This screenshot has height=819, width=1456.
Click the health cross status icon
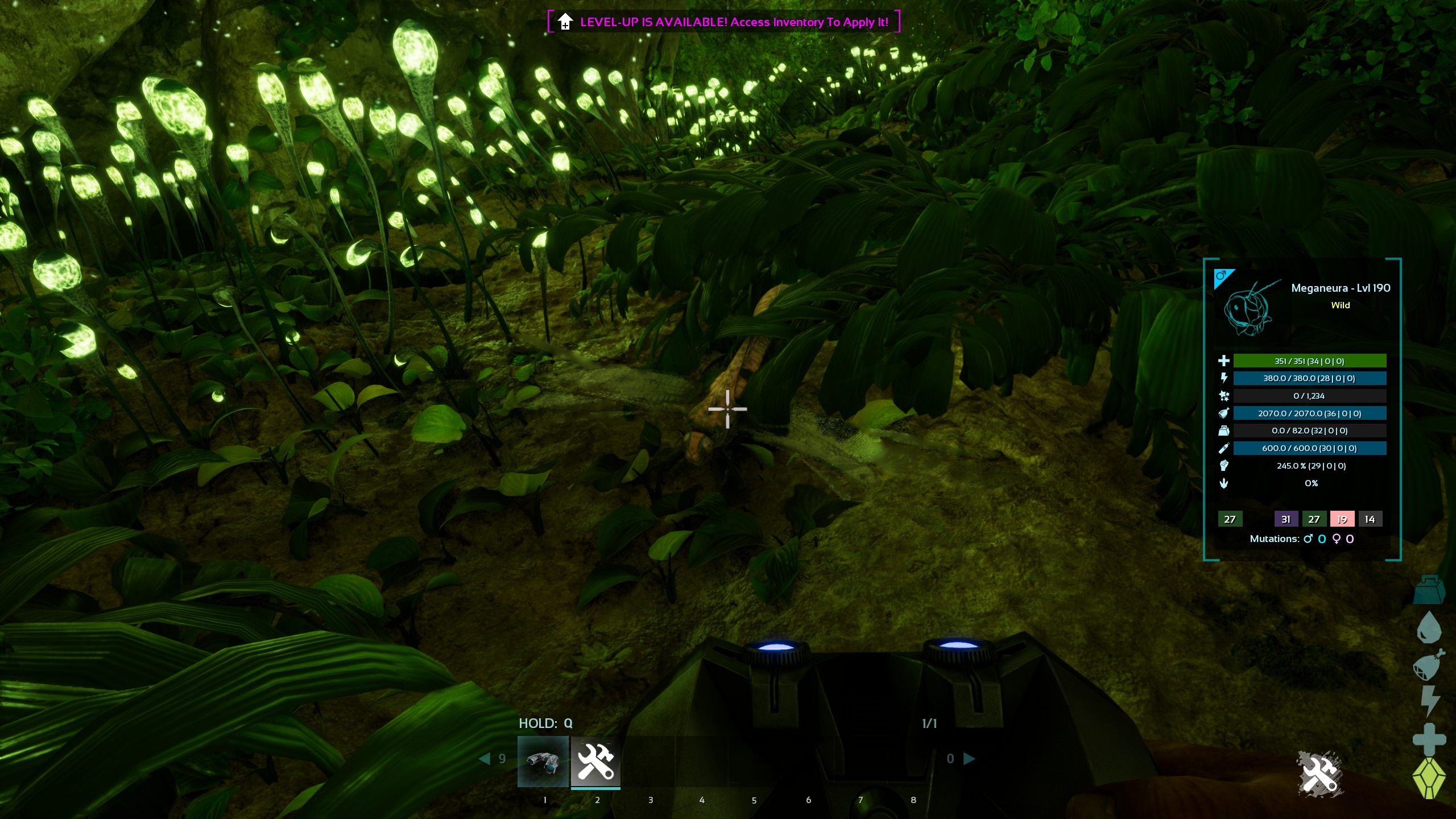pos(1429,739)
